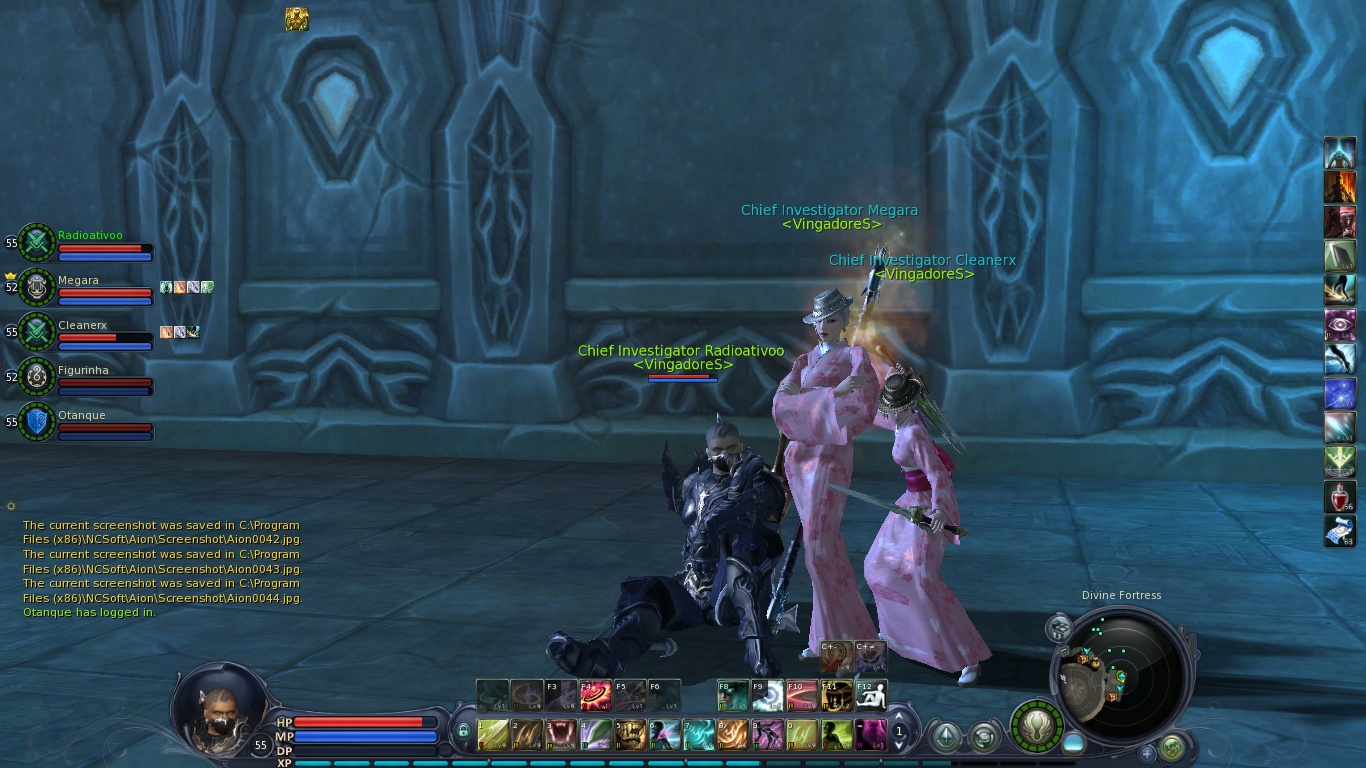Activate the magenta skill in the minus slot
The height and width of the screenshot is (768, 1366).
[x=870, y=735]
